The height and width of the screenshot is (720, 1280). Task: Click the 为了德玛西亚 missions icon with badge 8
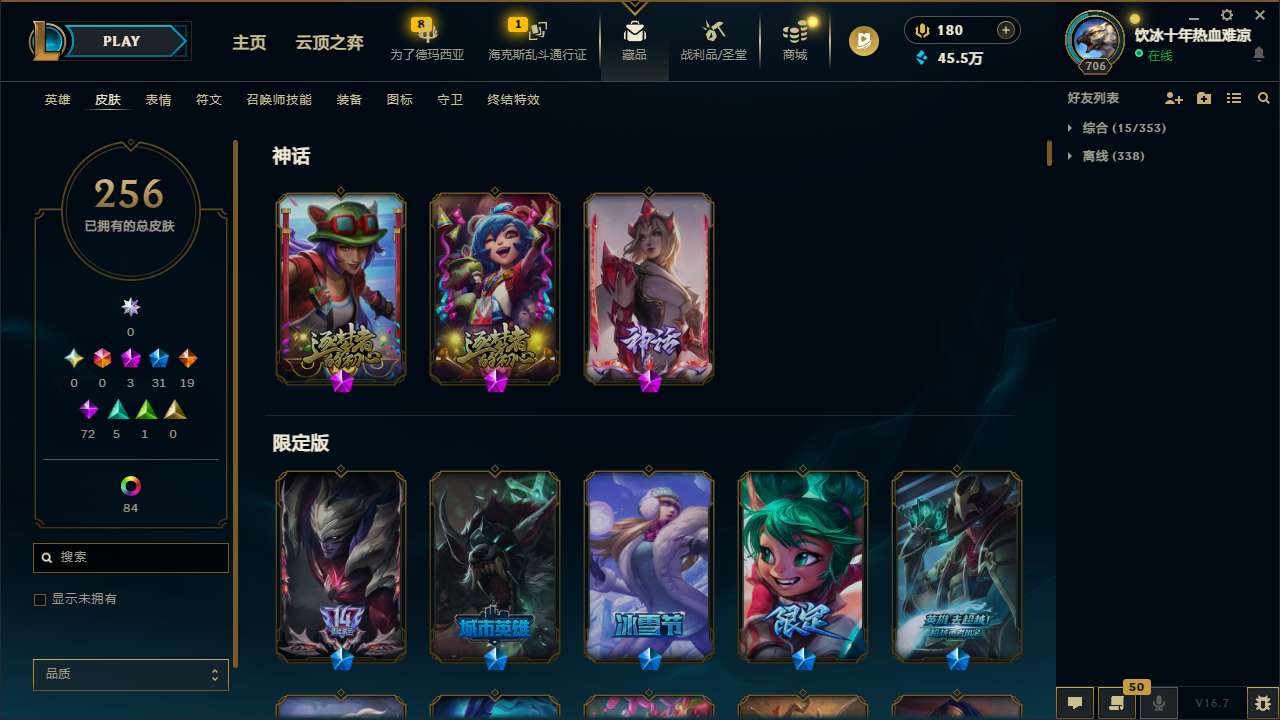427,32
